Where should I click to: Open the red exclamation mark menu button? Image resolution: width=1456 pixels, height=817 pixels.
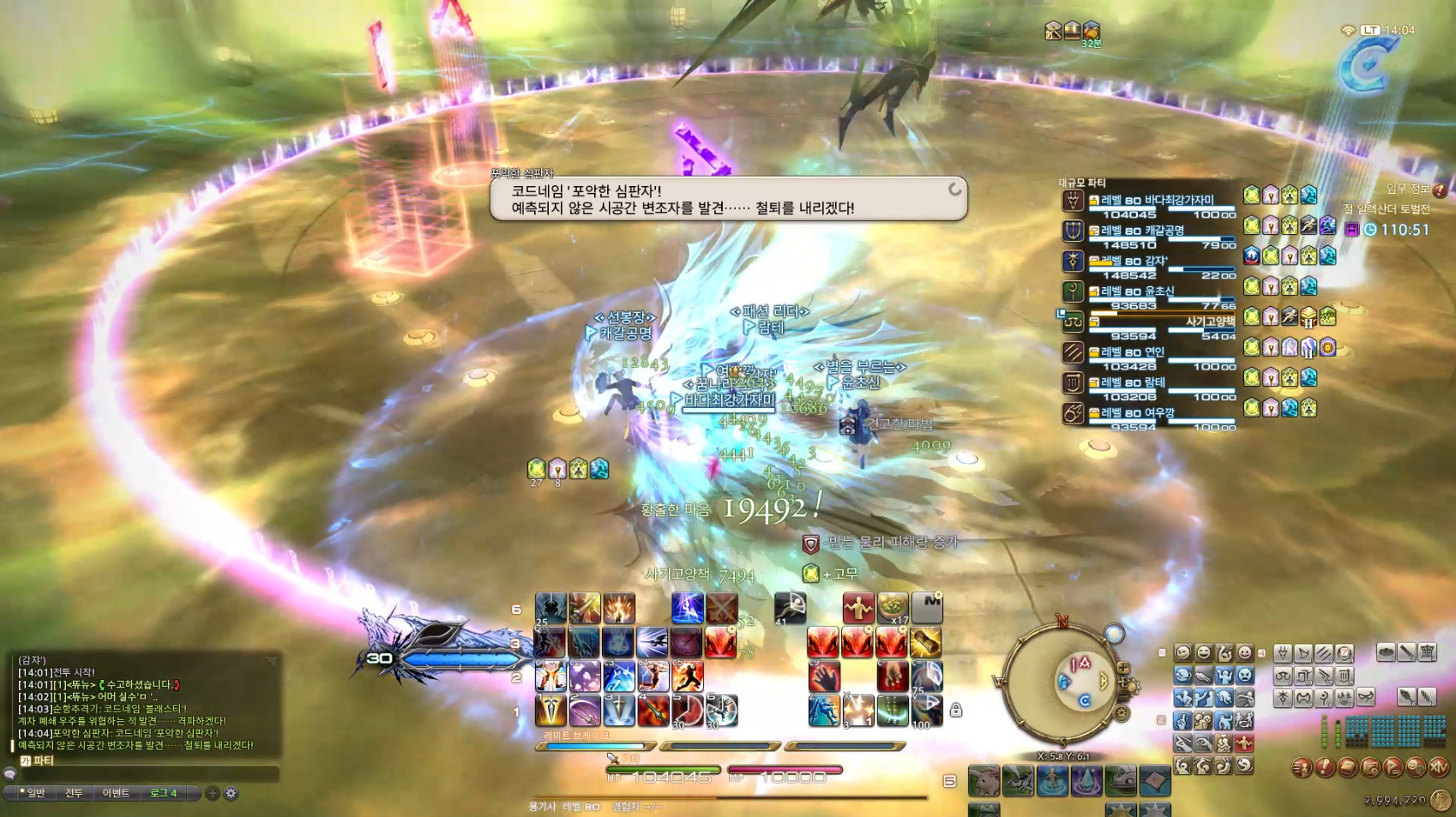click(1325, 767)
